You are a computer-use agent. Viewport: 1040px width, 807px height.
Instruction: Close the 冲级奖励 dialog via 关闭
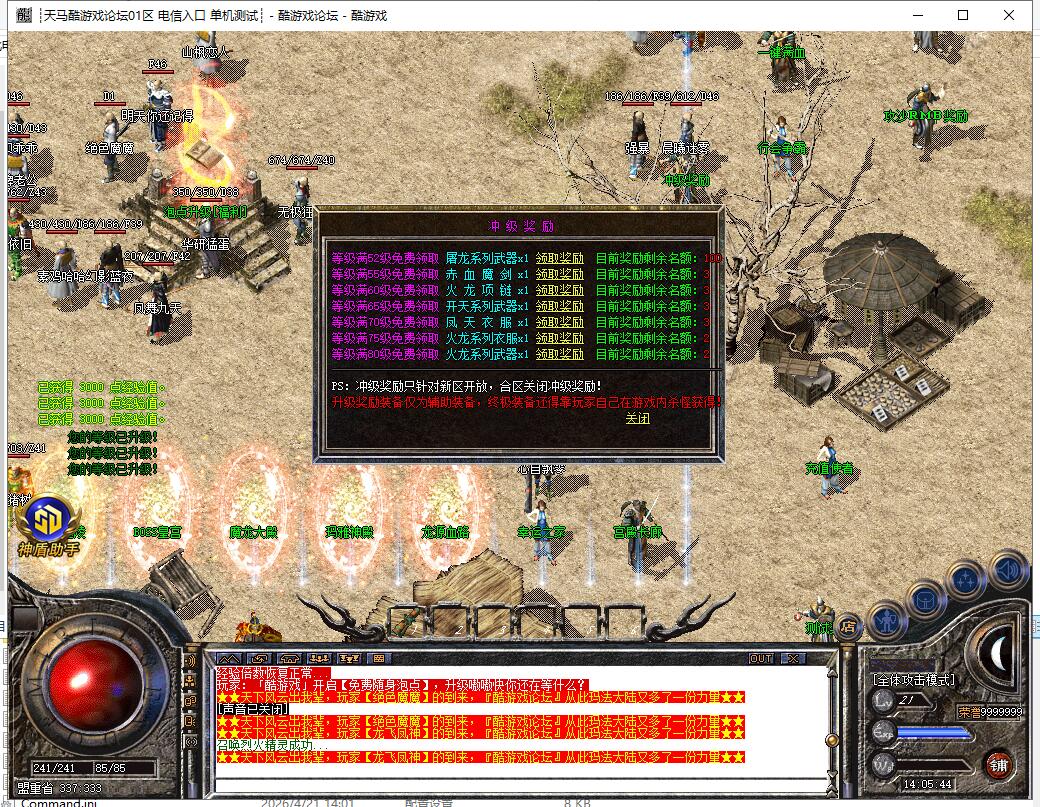tap(637, 418)
